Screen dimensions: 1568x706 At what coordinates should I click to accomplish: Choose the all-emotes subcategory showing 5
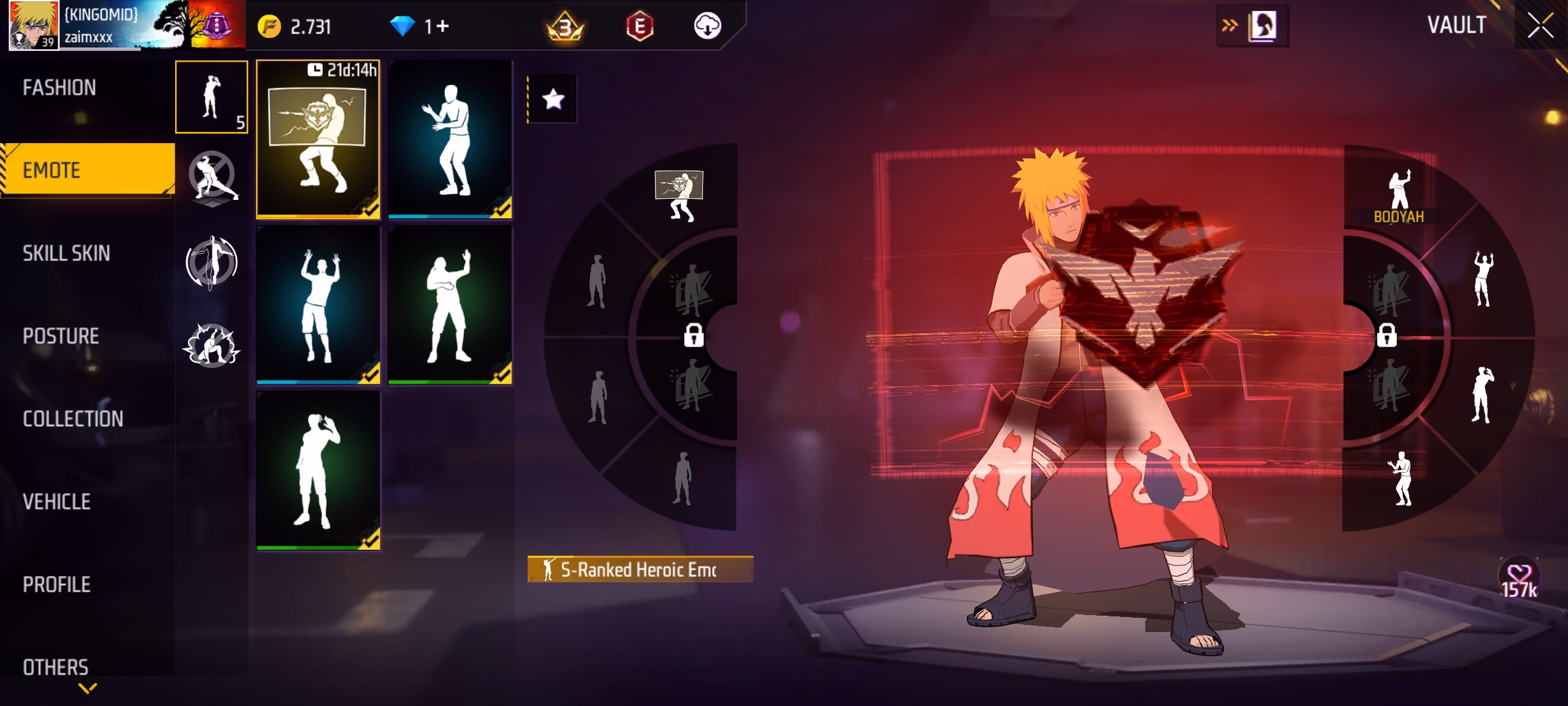coord(211,97)
